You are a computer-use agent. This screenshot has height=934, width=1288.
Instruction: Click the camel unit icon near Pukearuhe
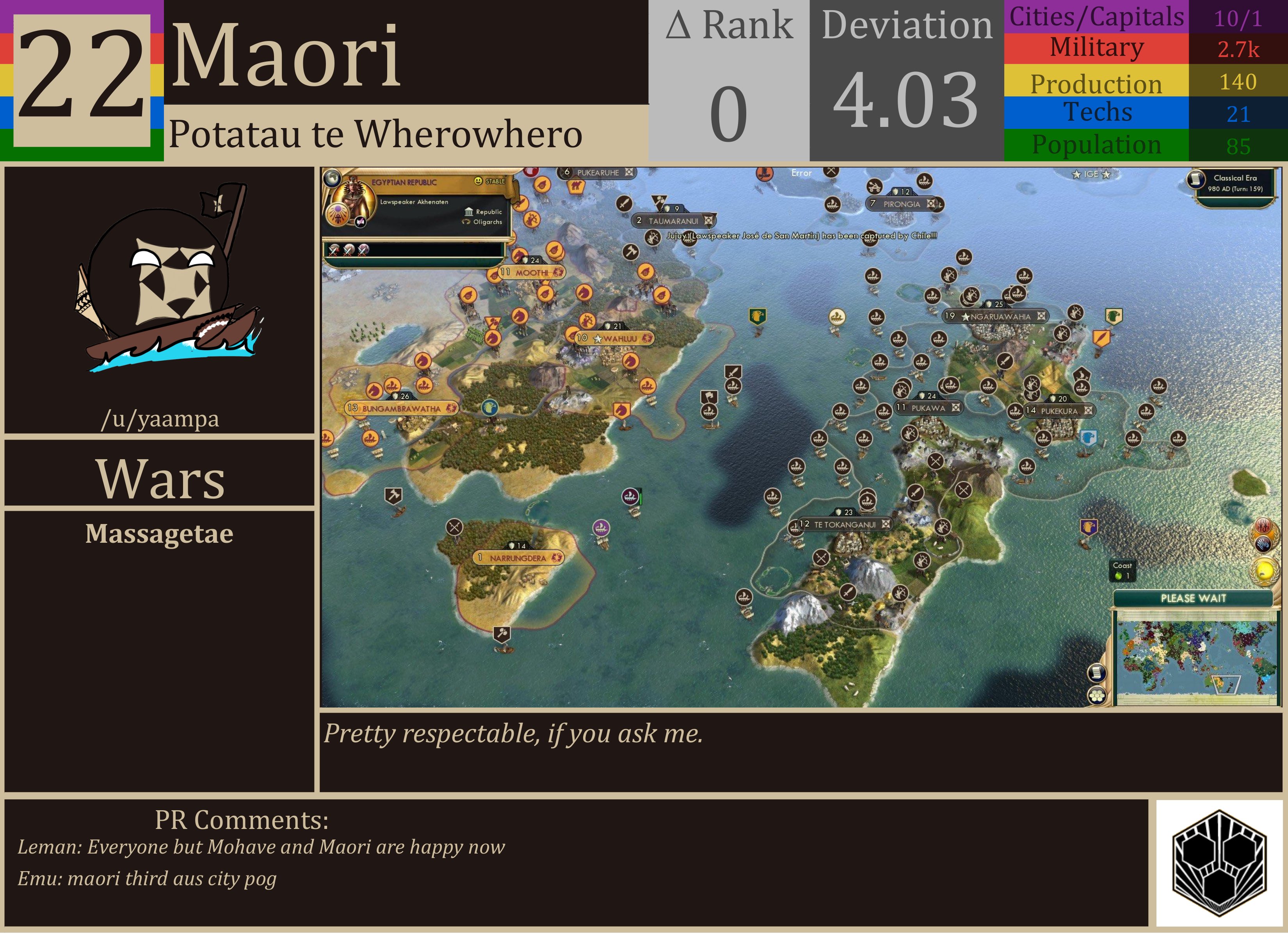[576, 186]
